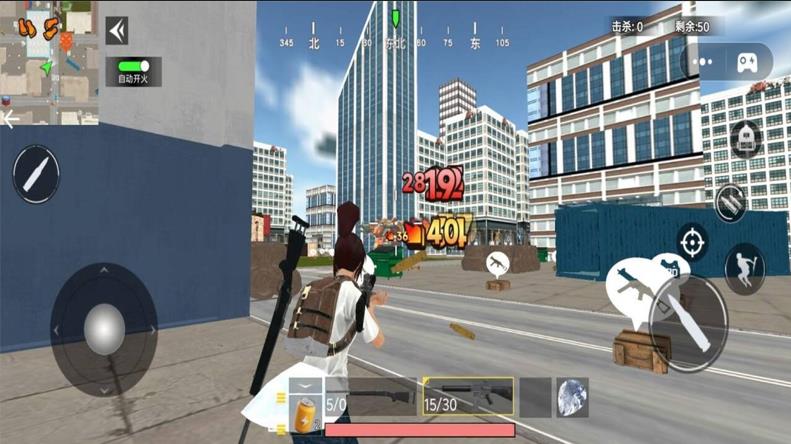Viewport: 791px width, 444px height.
Task: Tap the virtual joystick knob
Action: point(104,329)
